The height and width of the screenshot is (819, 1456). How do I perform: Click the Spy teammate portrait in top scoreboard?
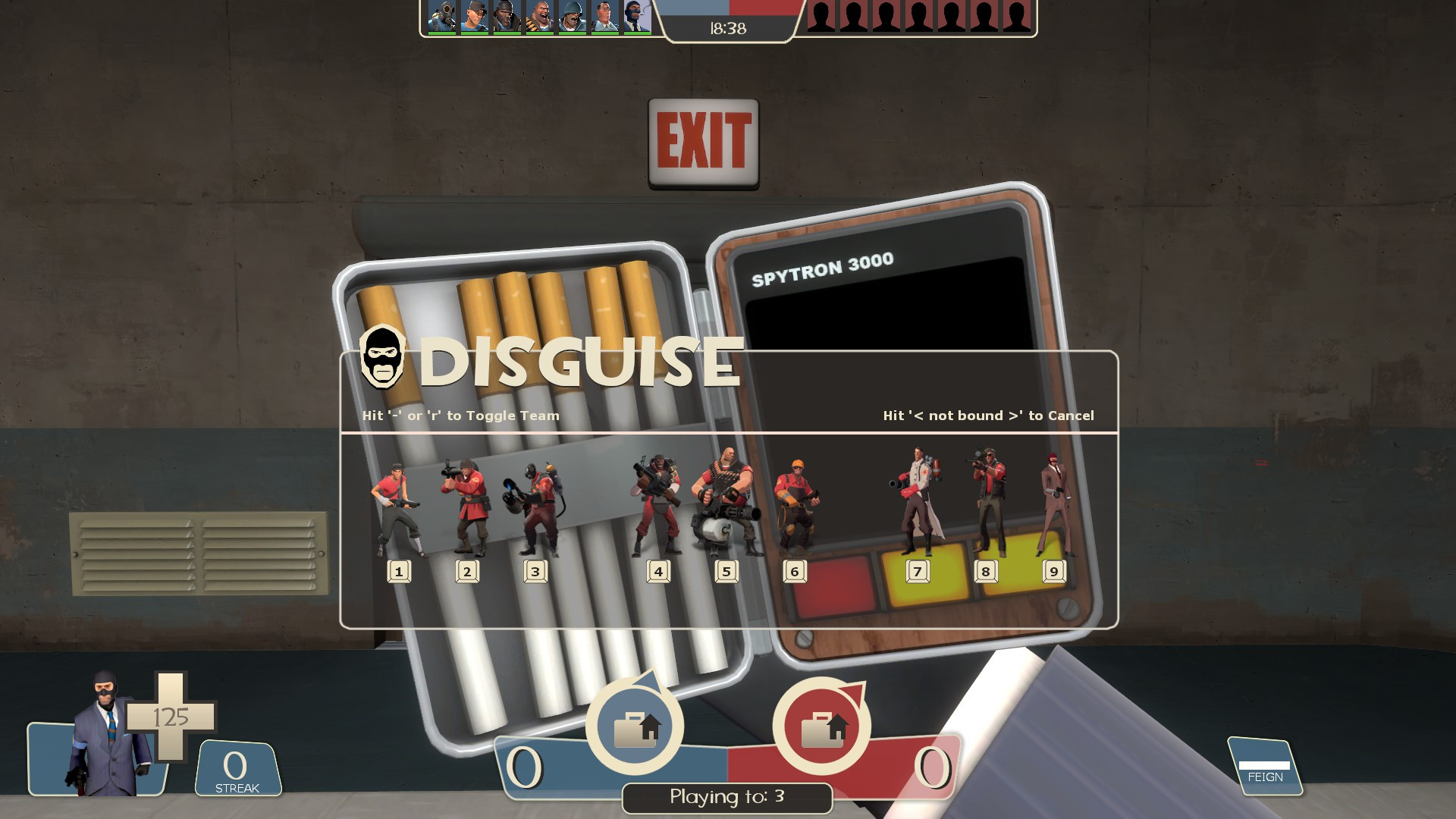click(x=638, y=17)
